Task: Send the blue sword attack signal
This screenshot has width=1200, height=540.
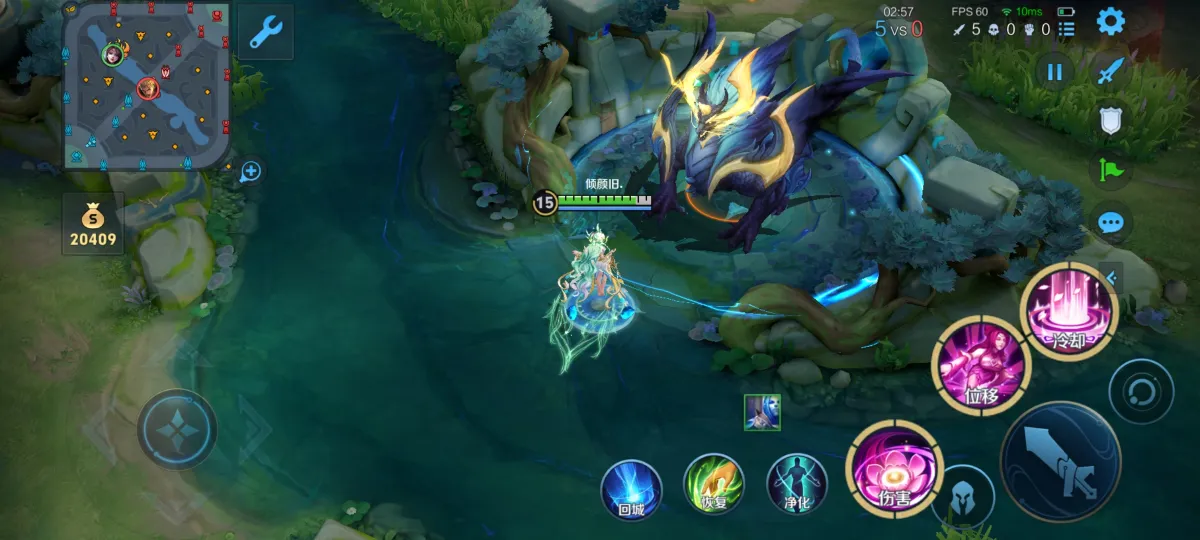Action: click(1111, 70)
